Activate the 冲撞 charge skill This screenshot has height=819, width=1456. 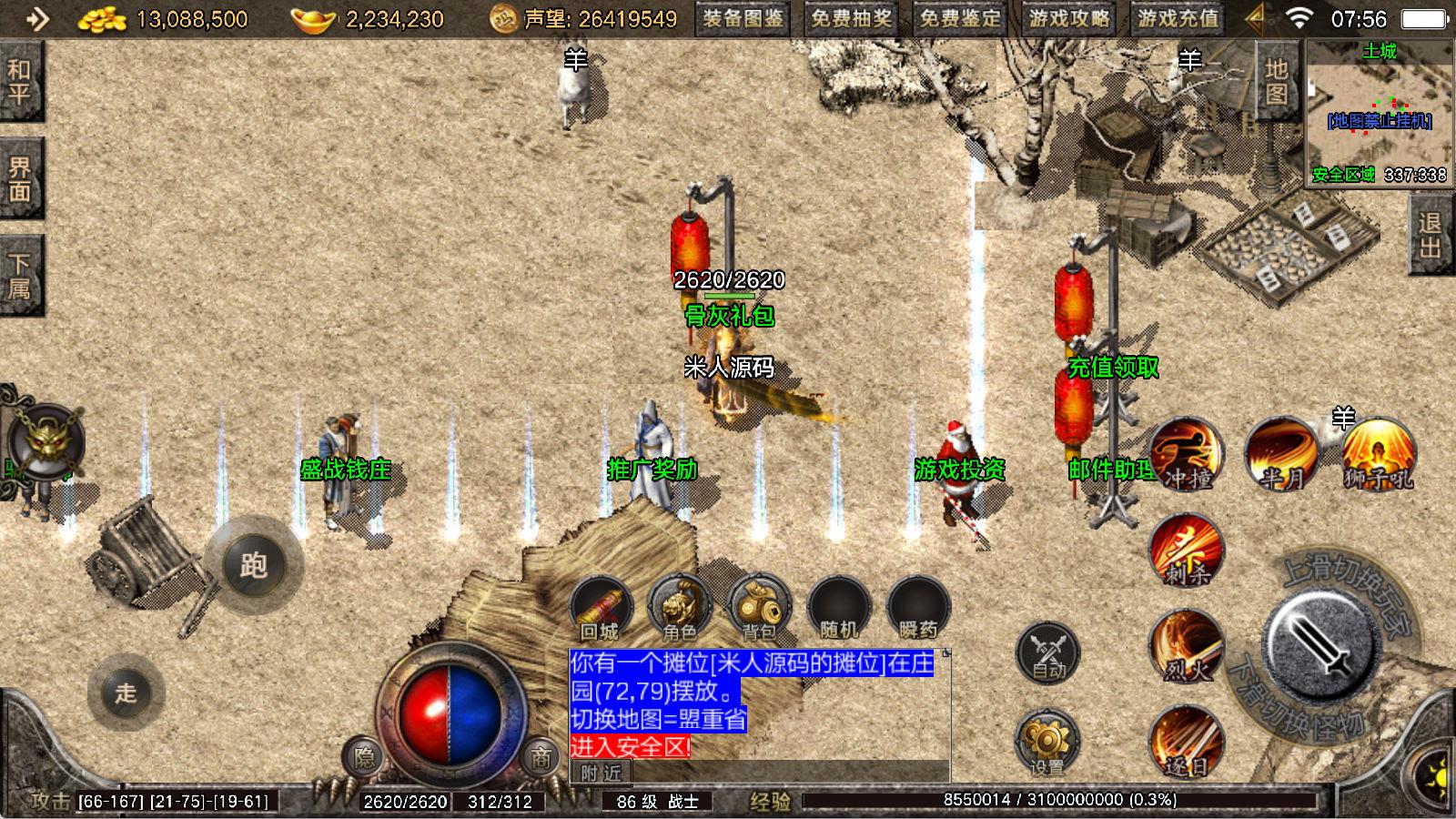[1185, 454]
